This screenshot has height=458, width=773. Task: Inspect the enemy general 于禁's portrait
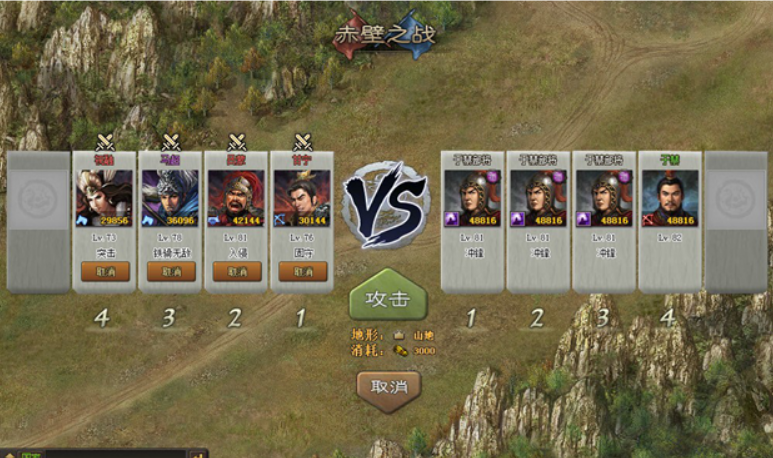tap(669, 198)
